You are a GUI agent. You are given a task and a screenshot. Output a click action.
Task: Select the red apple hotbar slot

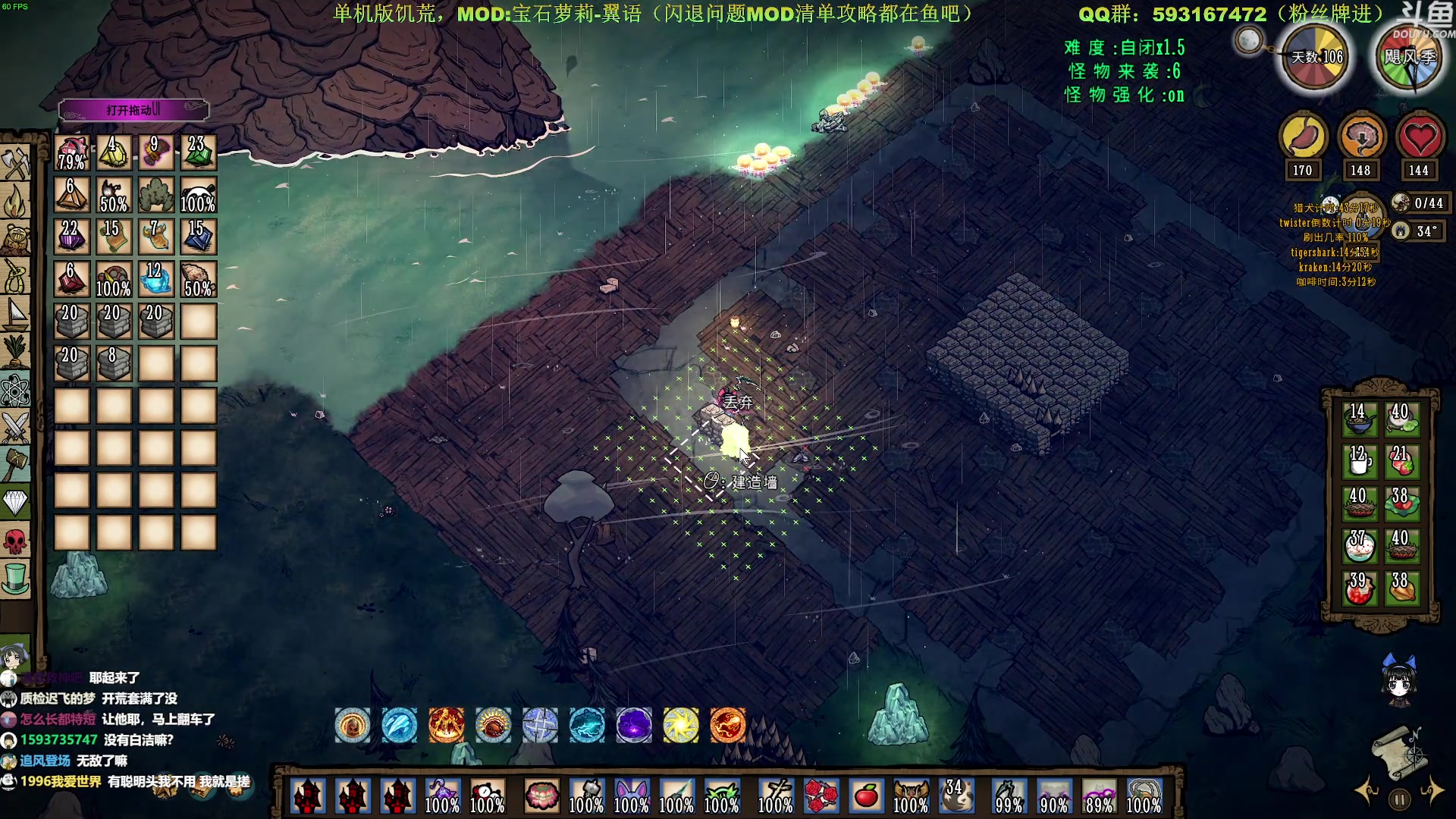tap(866, 796)
